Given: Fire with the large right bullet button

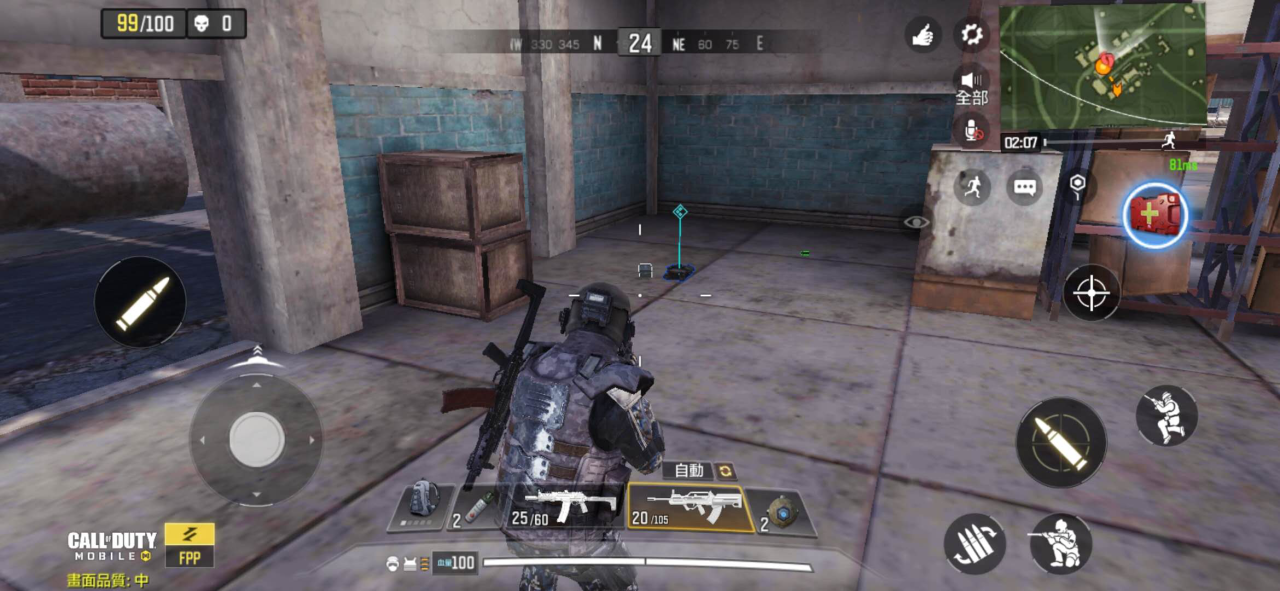Looking at the screenshot, I should coord(1061,443).
